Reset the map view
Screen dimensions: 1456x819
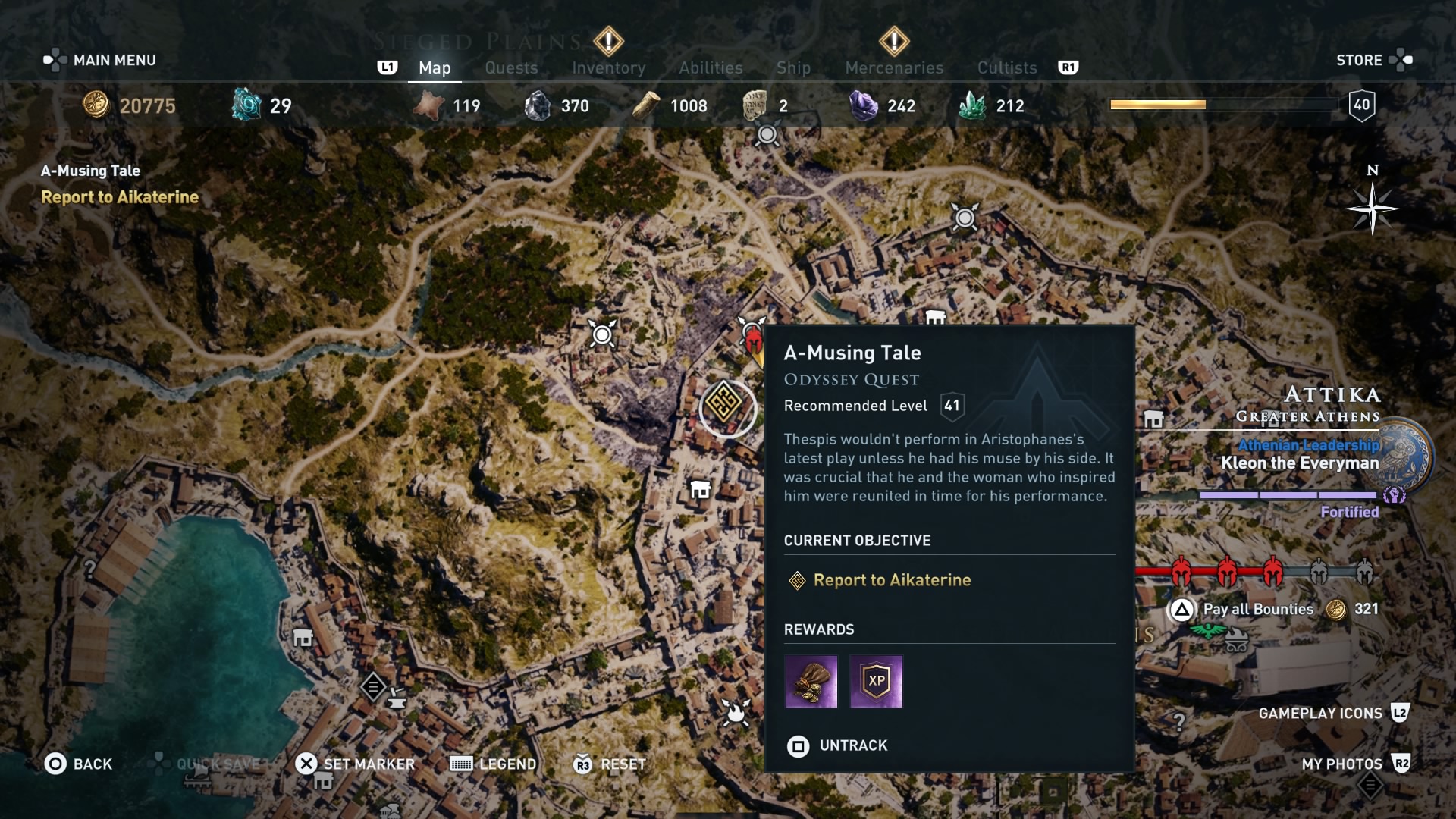610,764
